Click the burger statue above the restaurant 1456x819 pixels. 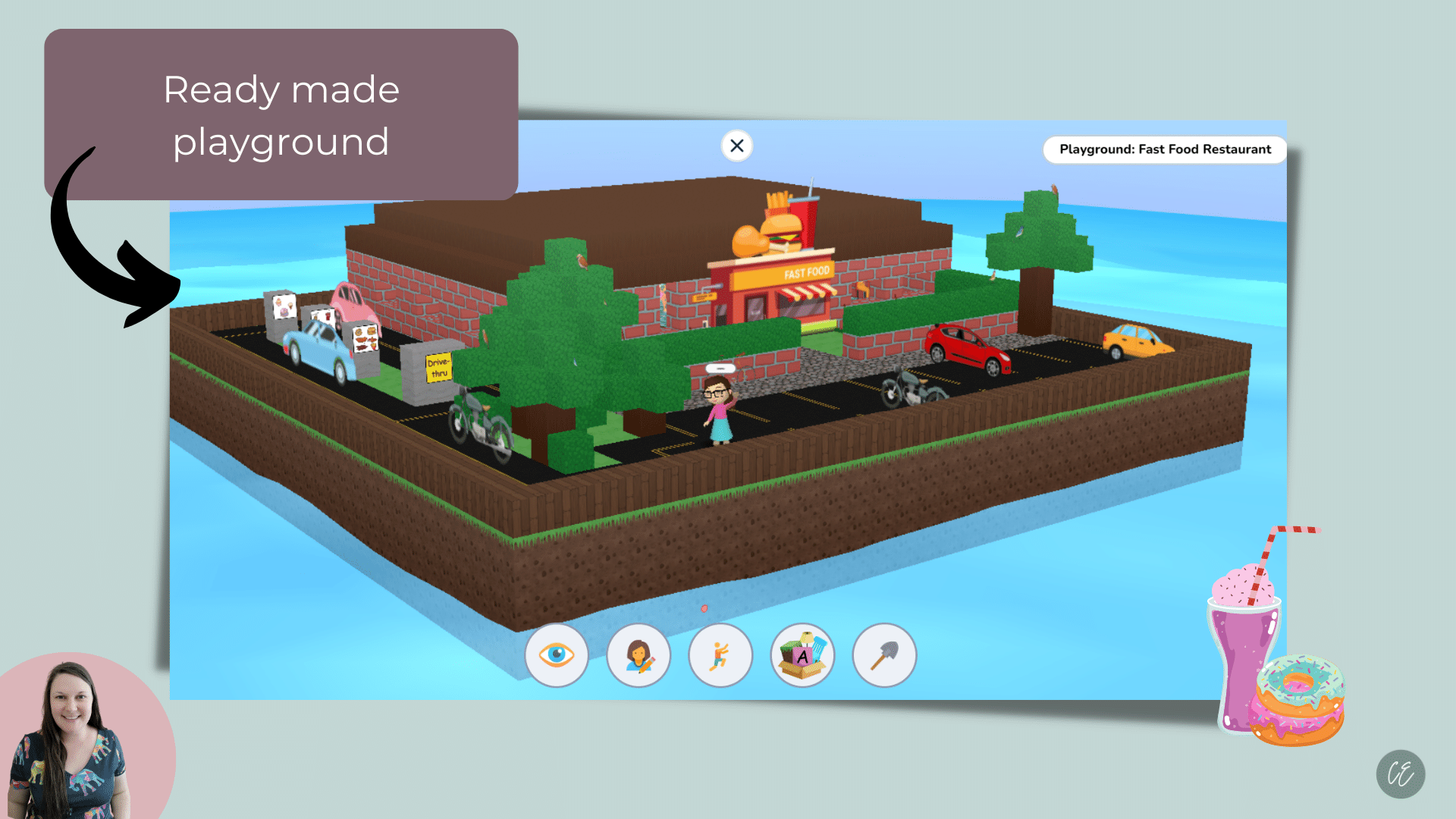click(x=783, y=230)
